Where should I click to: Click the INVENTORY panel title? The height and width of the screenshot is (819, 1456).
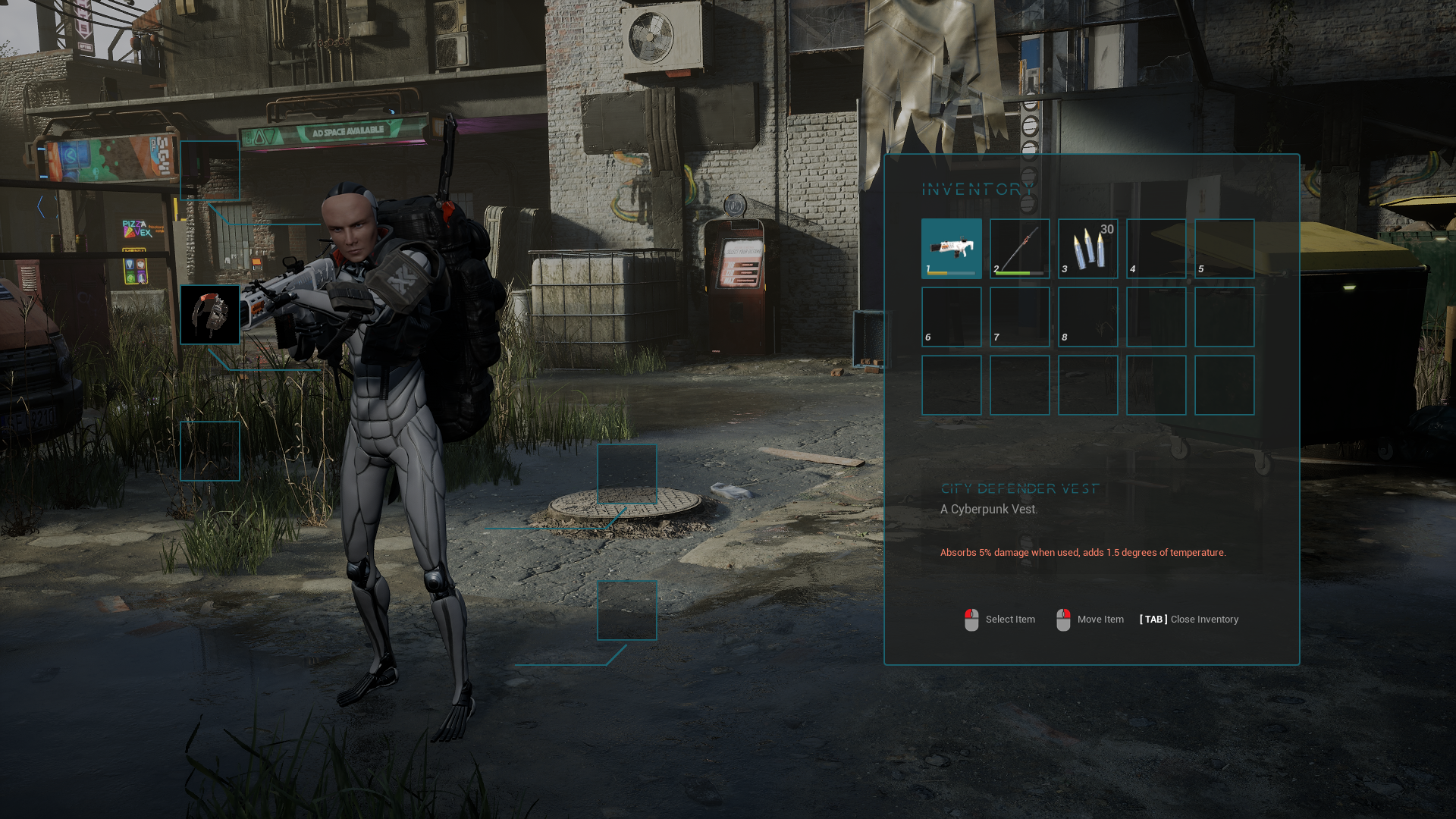[977, 190]
